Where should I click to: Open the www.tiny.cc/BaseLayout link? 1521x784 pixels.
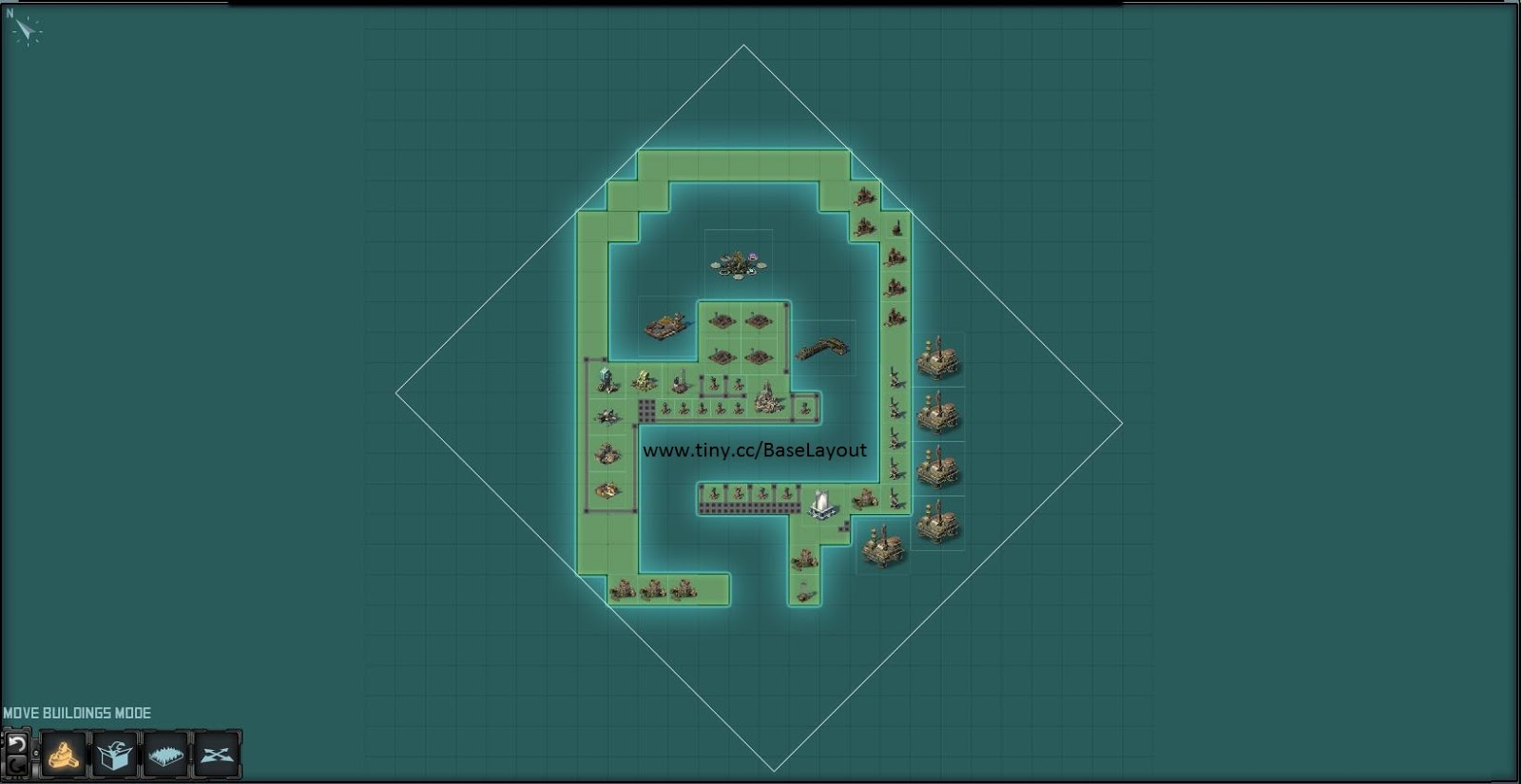pos(756,451)
